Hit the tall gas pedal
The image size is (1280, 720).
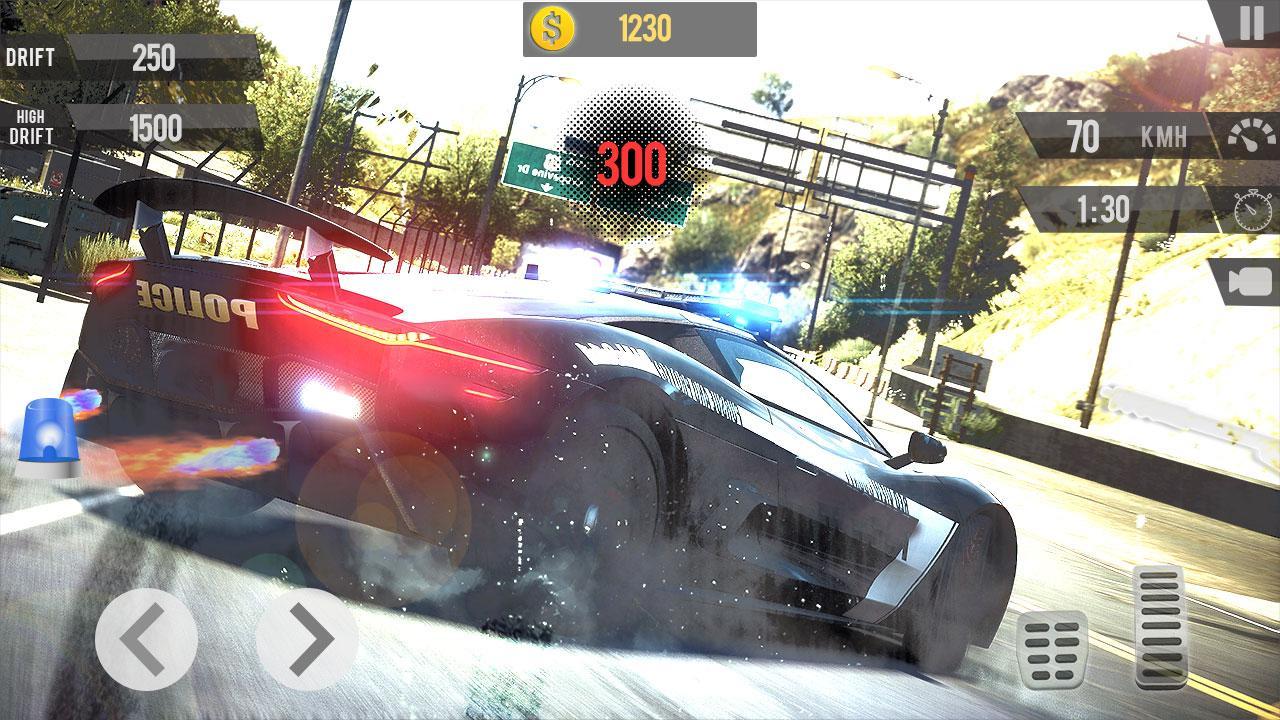(1161, 626)
